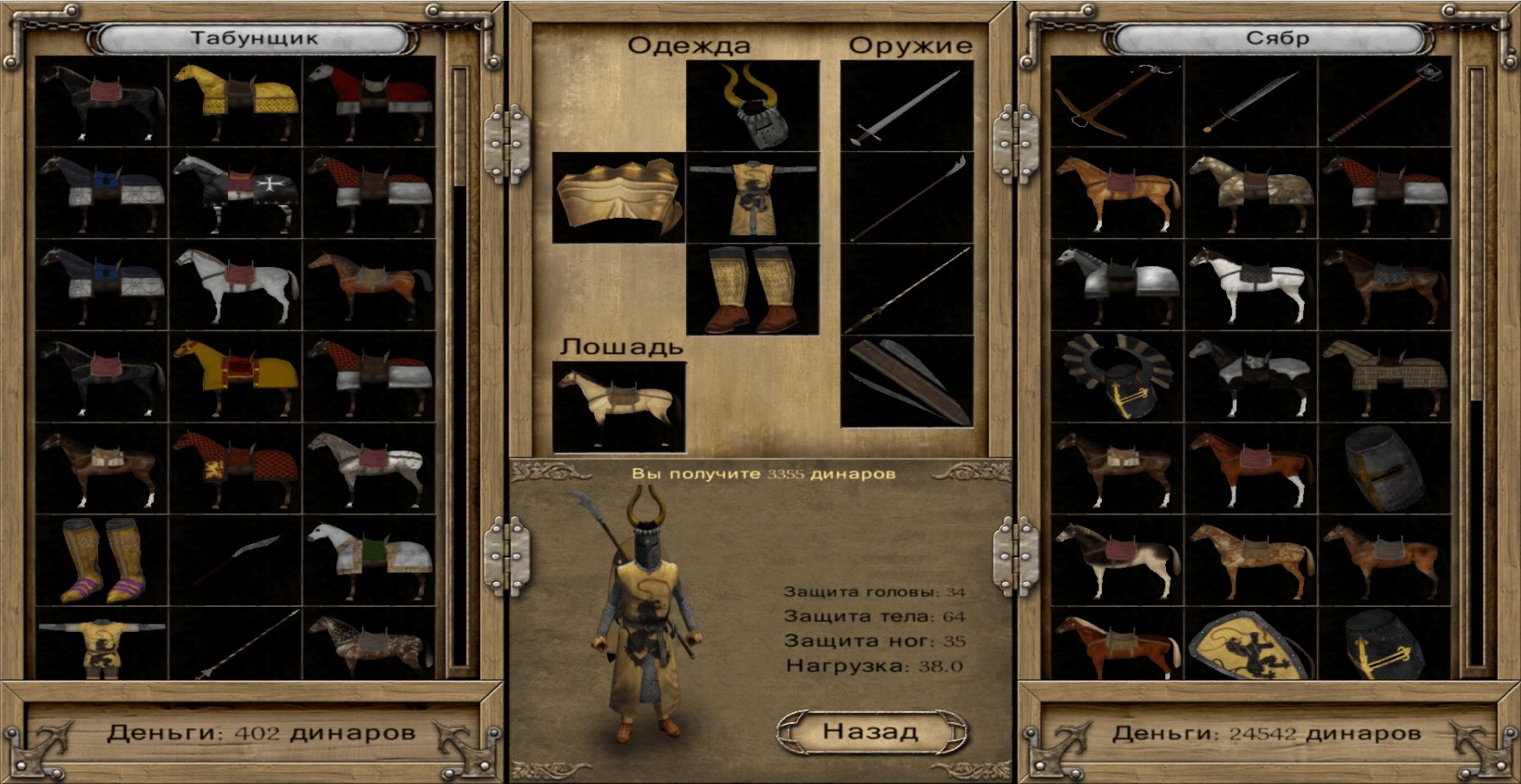The width and height of the screenshot is (1521, 784).
Task: Click the Назад back button
Action: pyautogui.click(x=871, y=731)
